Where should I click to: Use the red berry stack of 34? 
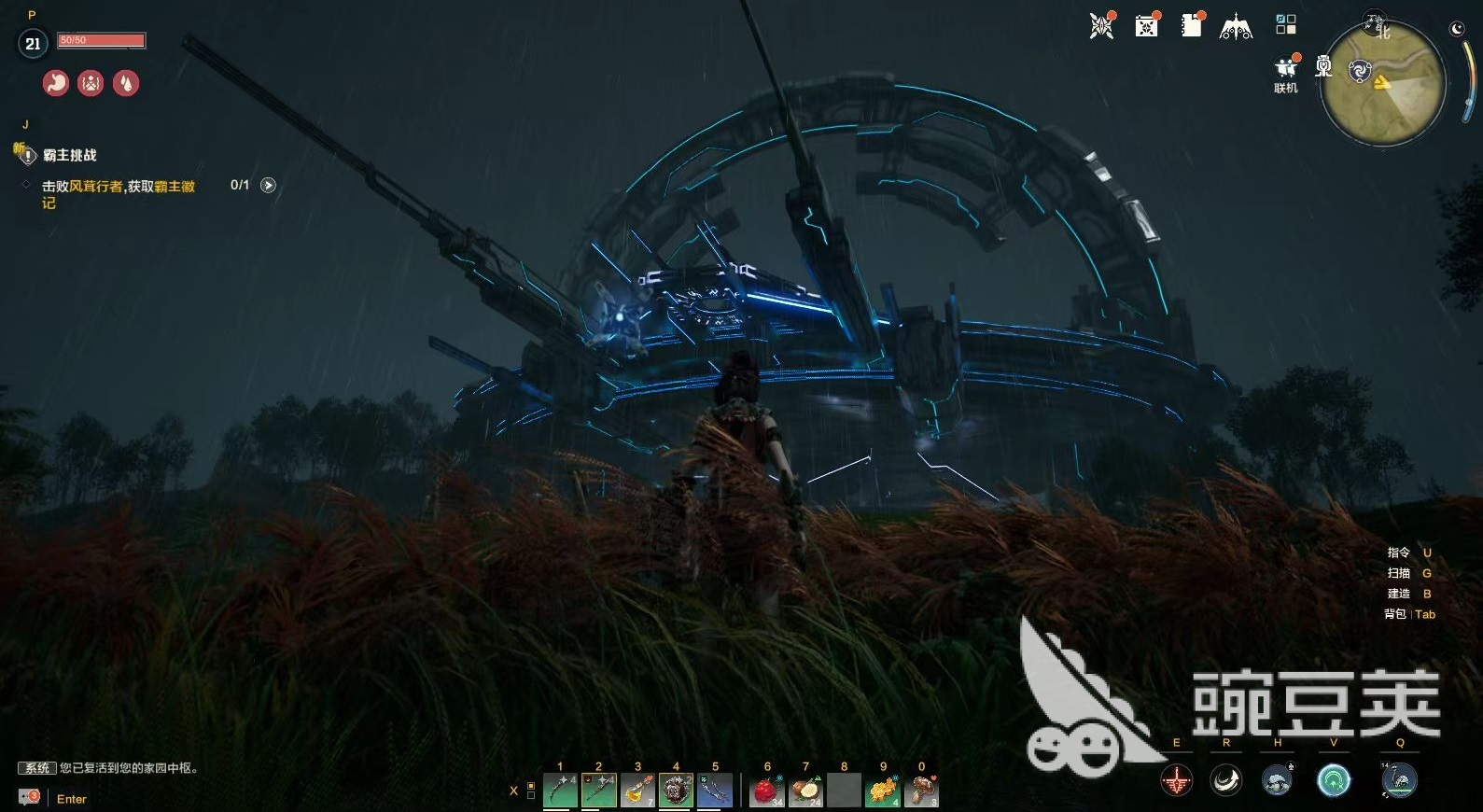pos(767,791)
